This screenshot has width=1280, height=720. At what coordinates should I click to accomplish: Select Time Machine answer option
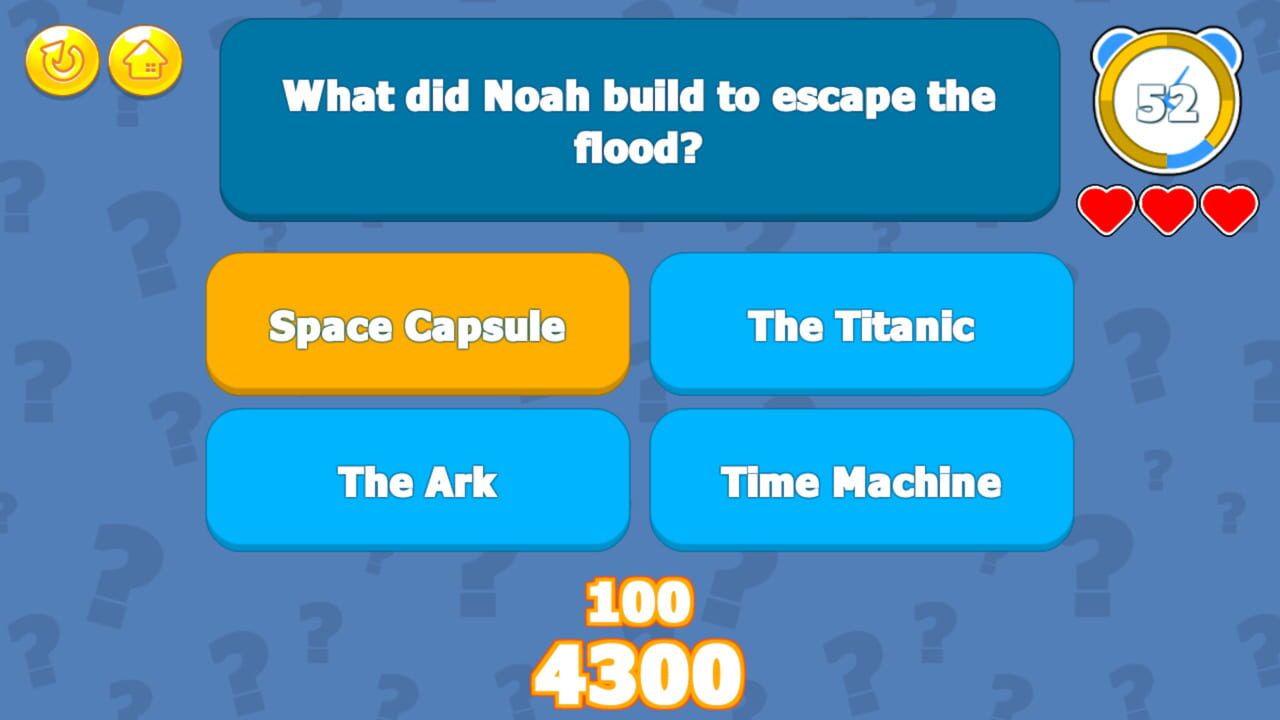click(x=862, y=481)
